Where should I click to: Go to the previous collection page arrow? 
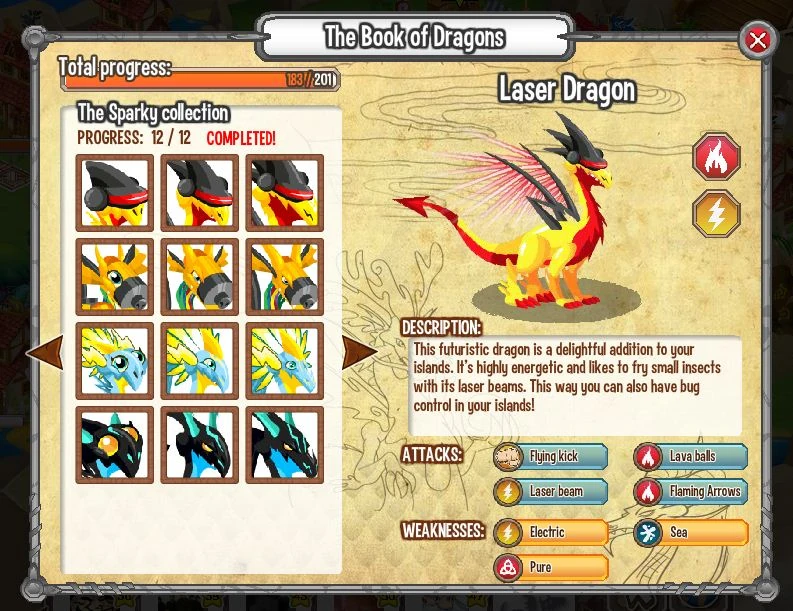tap(45, 351)
